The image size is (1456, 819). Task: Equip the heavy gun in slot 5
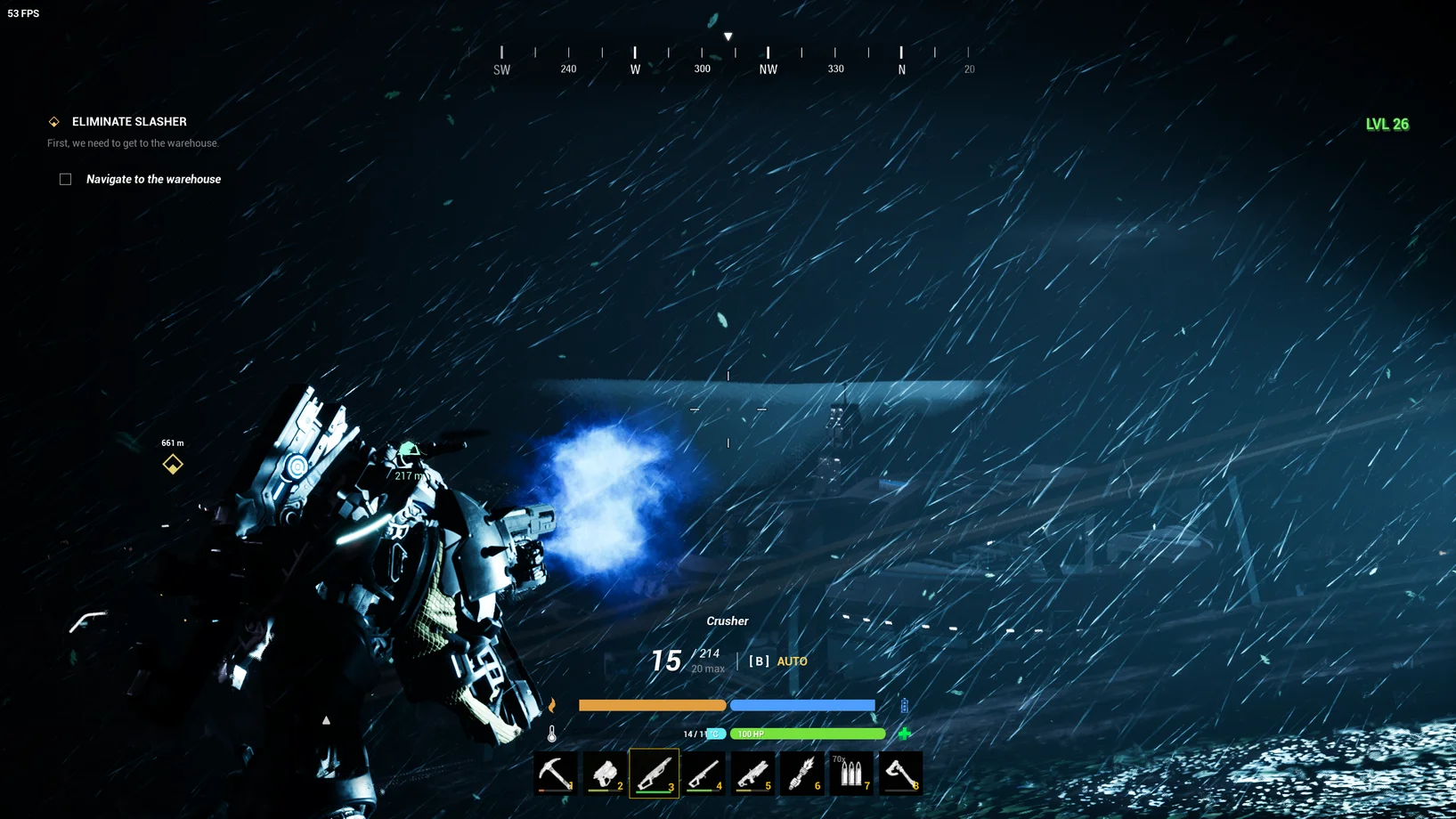(x=753, y=773)
